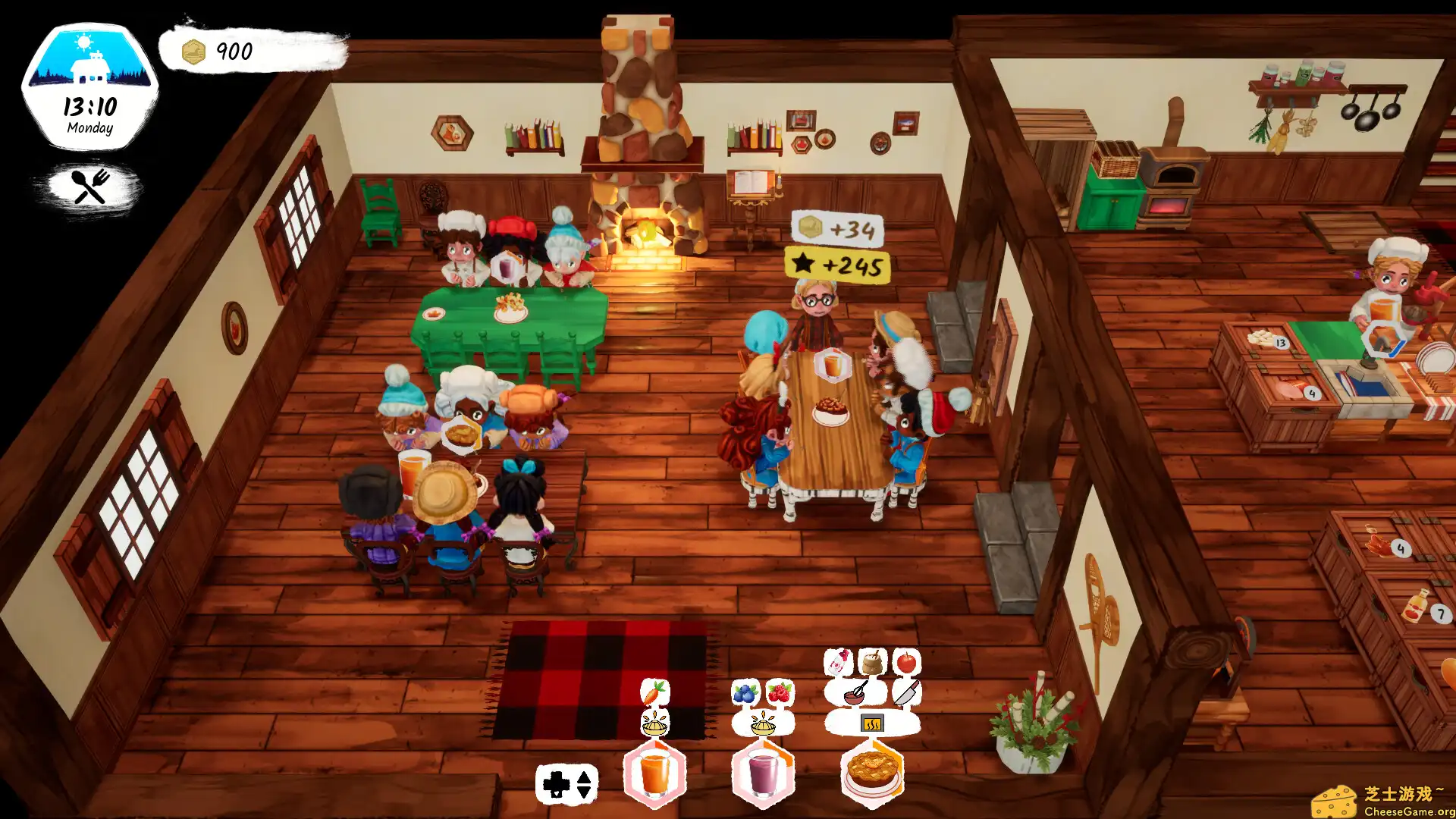Click the juicer icon under the carrot
The height and width of the screenshot is (819, 1456).
654,725
